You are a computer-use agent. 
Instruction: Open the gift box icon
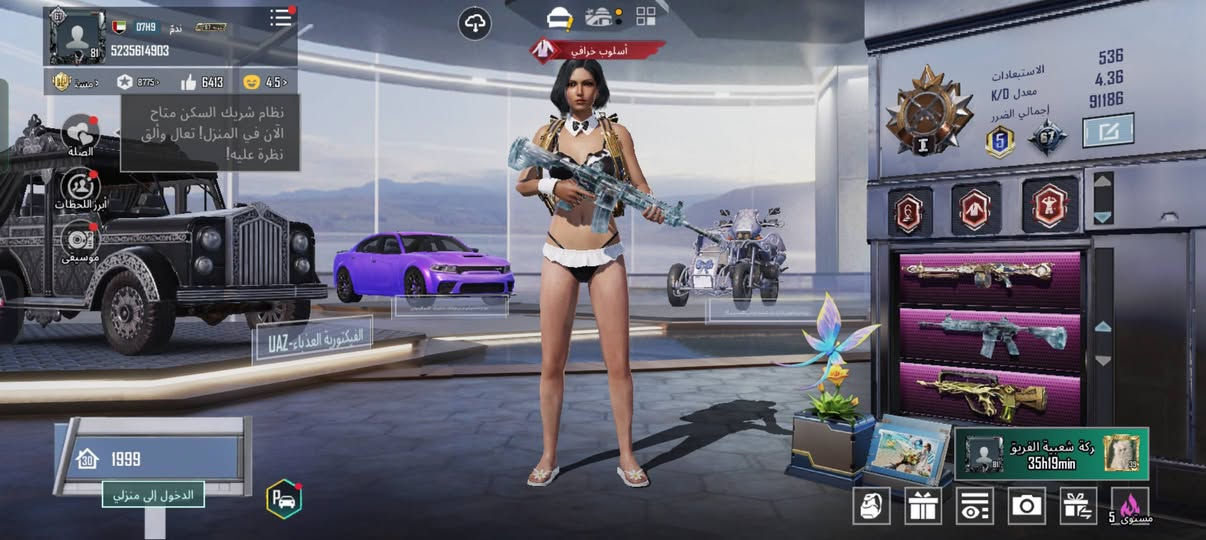point(923,506)
